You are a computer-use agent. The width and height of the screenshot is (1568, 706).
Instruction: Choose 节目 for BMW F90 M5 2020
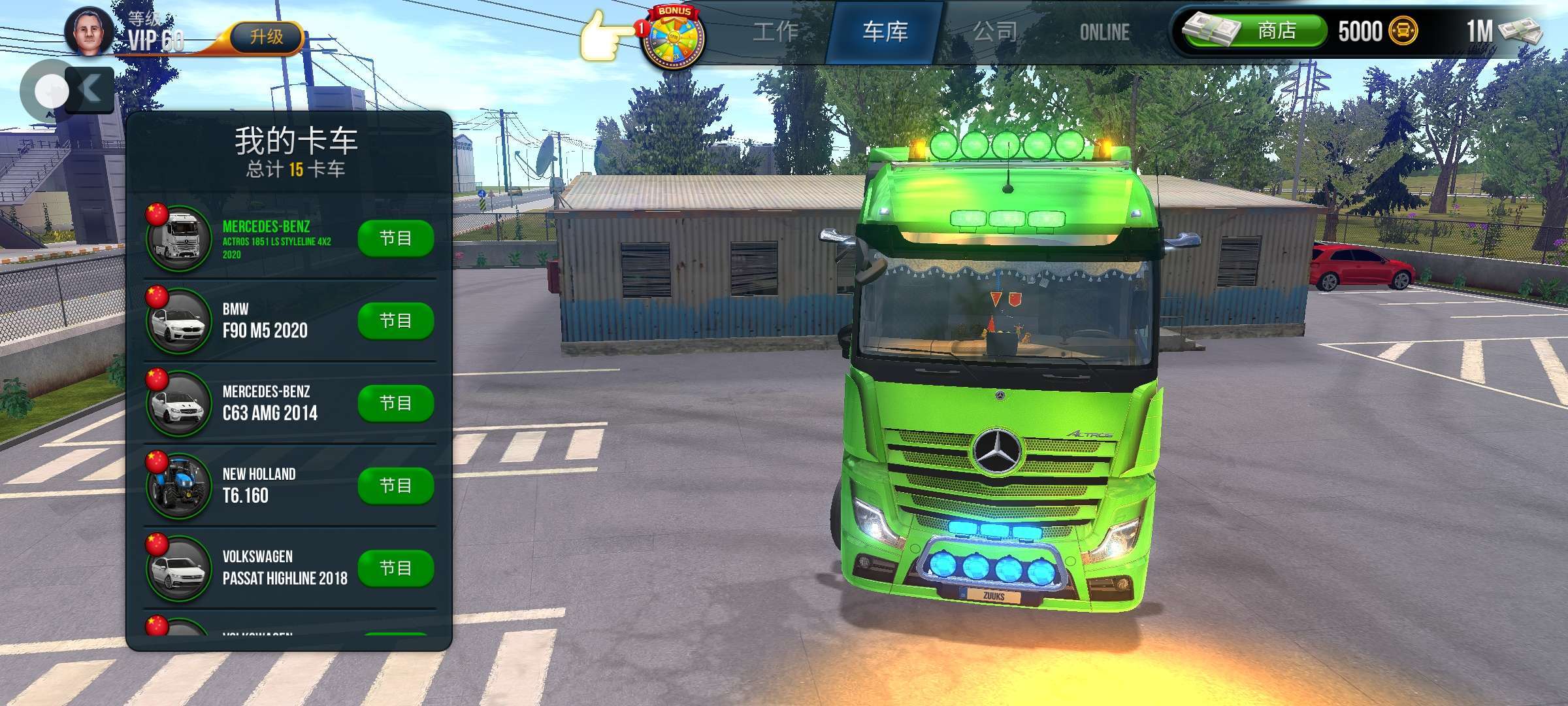395,320
